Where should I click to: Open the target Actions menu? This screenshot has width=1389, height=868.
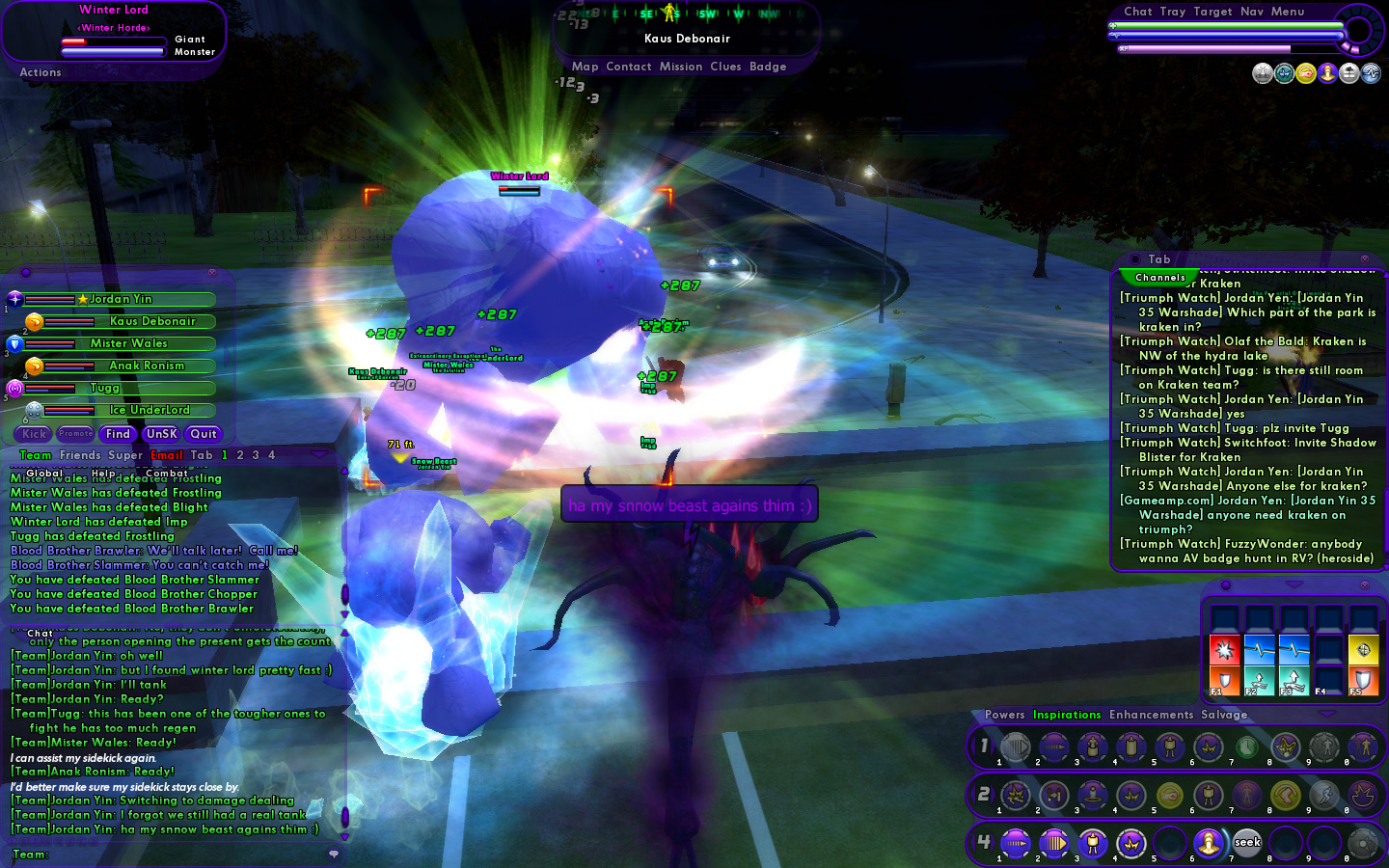41,72
